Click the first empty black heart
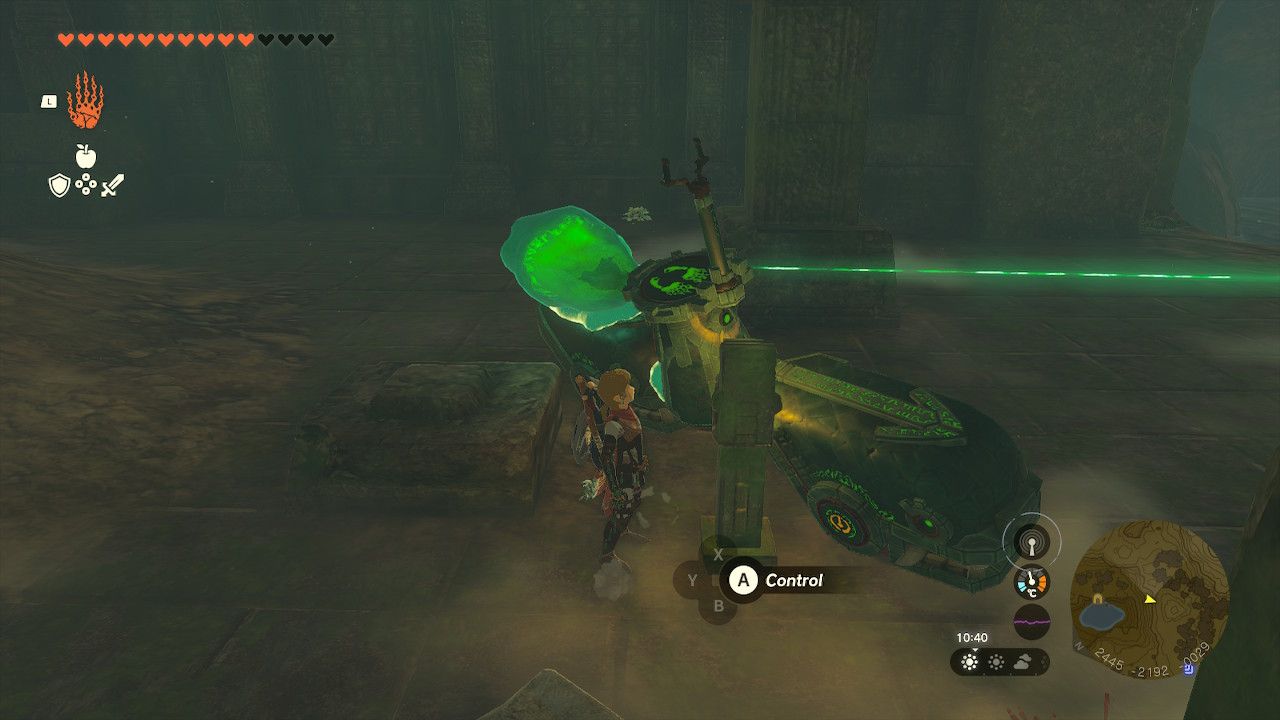This screenshot has width=1280, height=720. [x=264, y=41]
